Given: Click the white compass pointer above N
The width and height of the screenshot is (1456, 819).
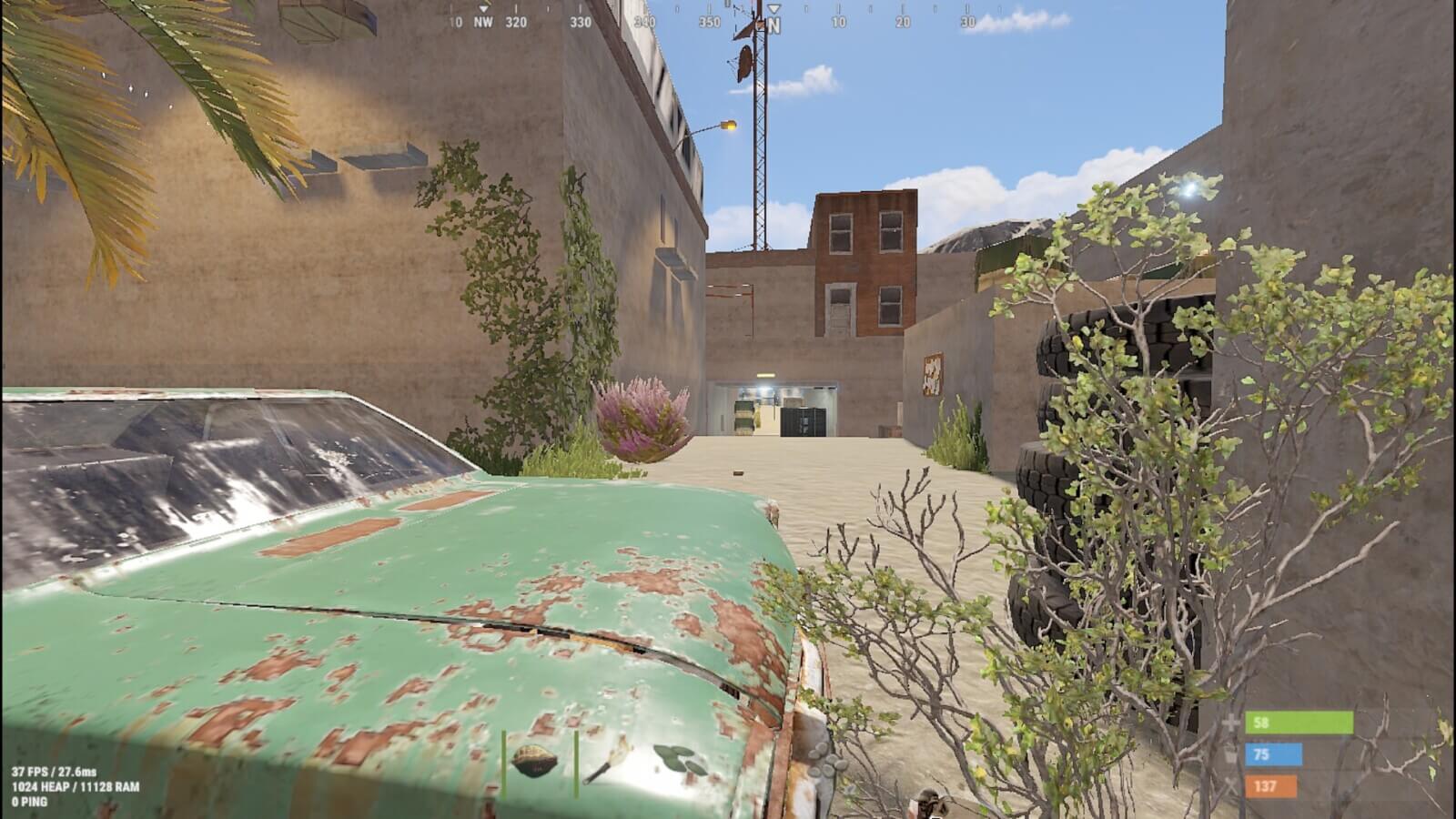Looking at the screenshot, I should click(774, 9).
